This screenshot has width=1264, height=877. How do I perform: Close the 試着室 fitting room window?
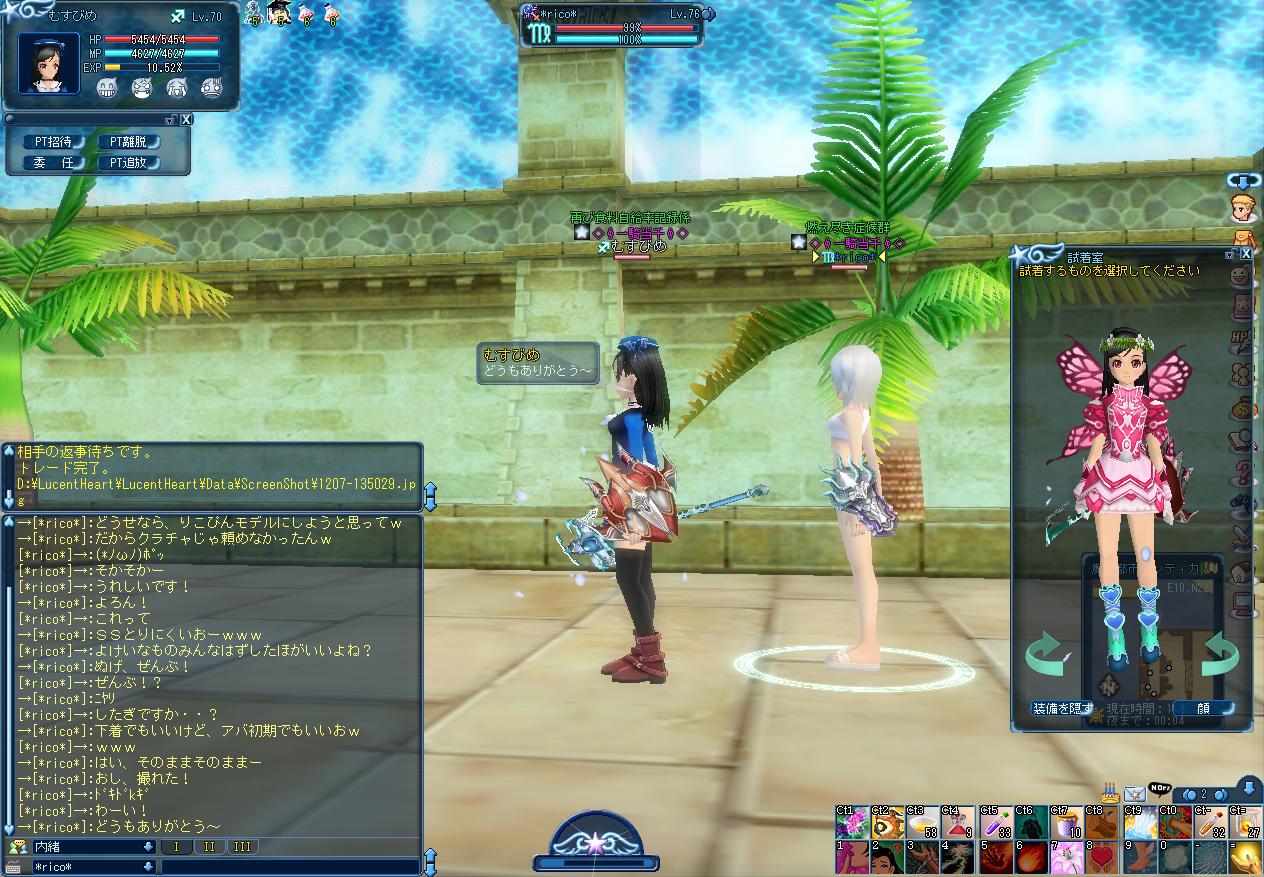[x=1246, y=254]
